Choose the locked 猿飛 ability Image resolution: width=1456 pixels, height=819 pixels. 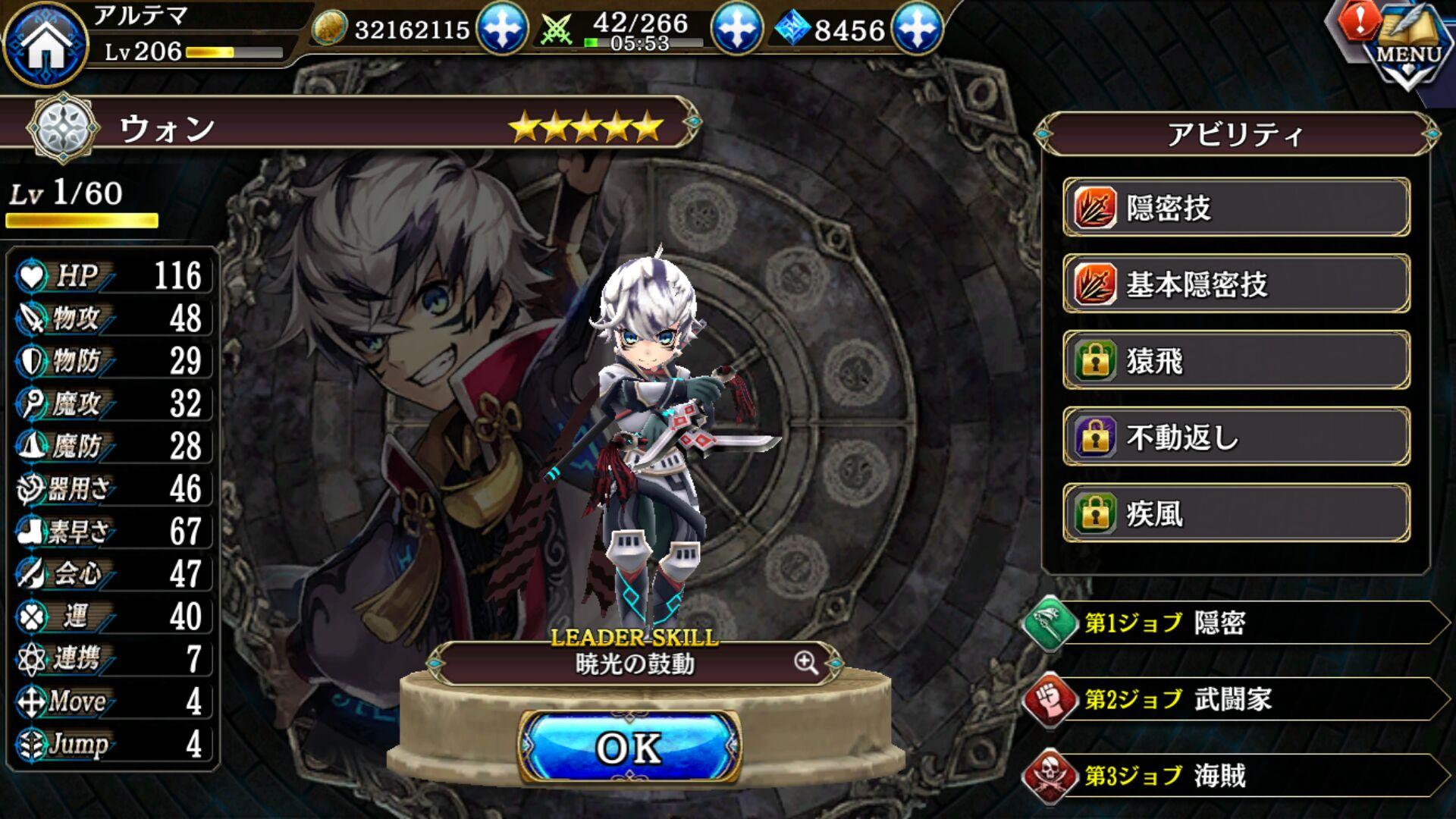pyautogui.click(x=1236, y=361)
